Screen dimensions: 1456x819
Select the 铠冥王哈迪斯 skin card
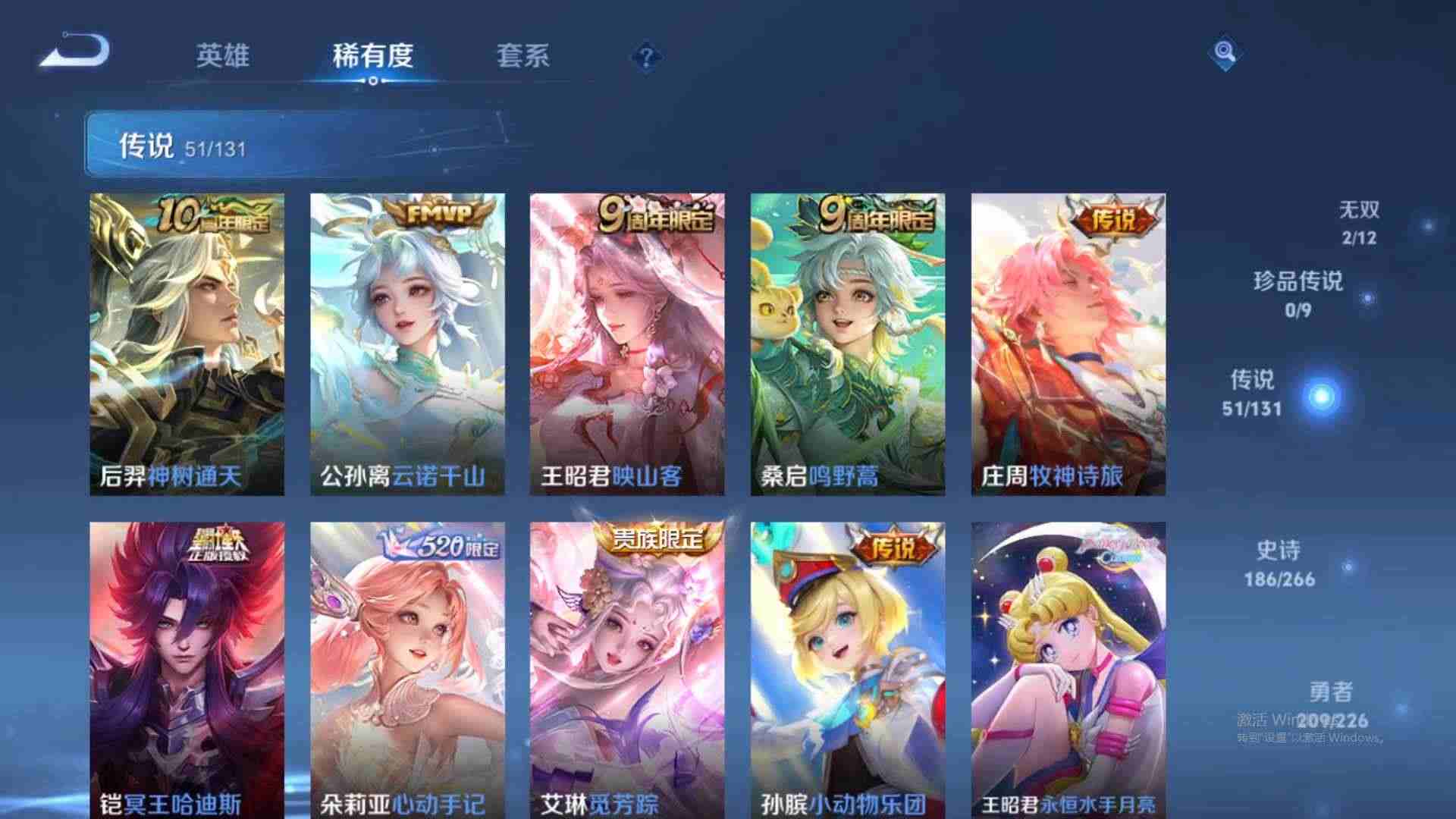[x=188, y=667]
